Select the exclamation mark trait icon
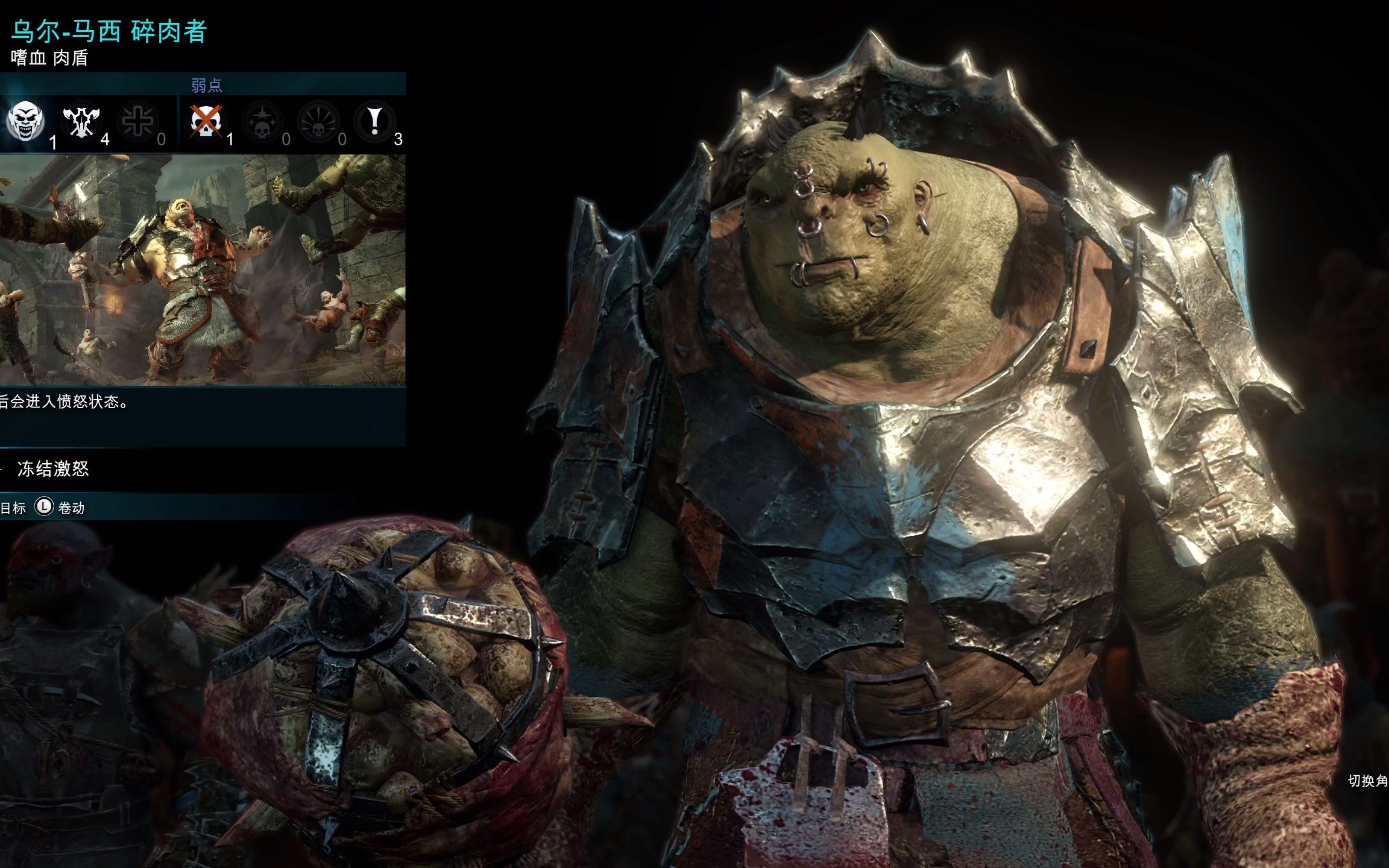This screenshot has height=868, width=1389. (374, 121)
